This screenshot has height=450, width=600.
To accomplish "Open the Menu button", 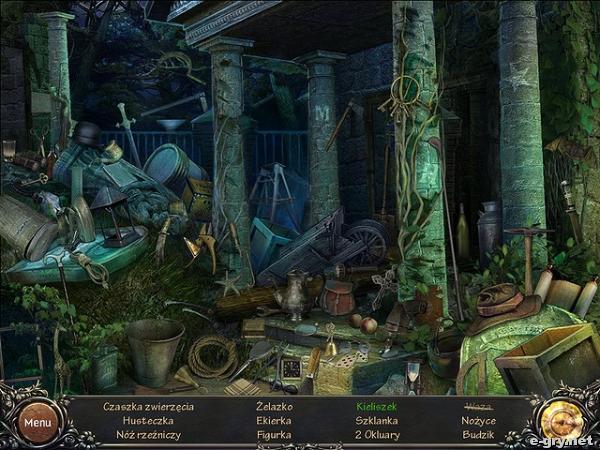I will pos(38,422).
